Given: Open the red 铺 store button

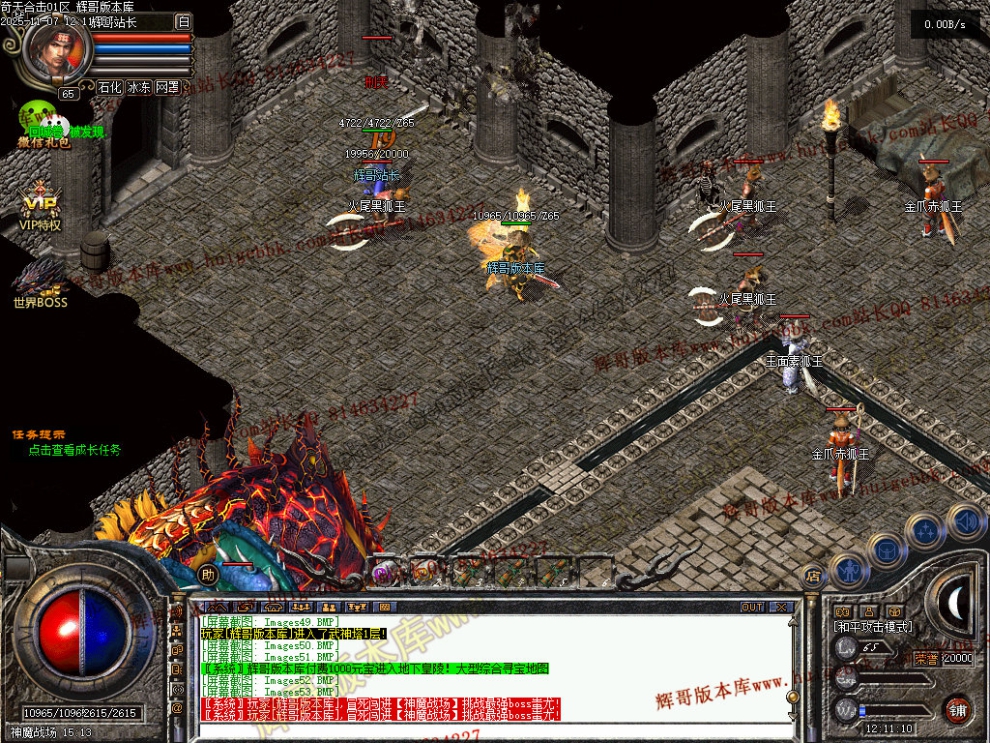Looking at the screenshot, I should (x=957, y=710).
